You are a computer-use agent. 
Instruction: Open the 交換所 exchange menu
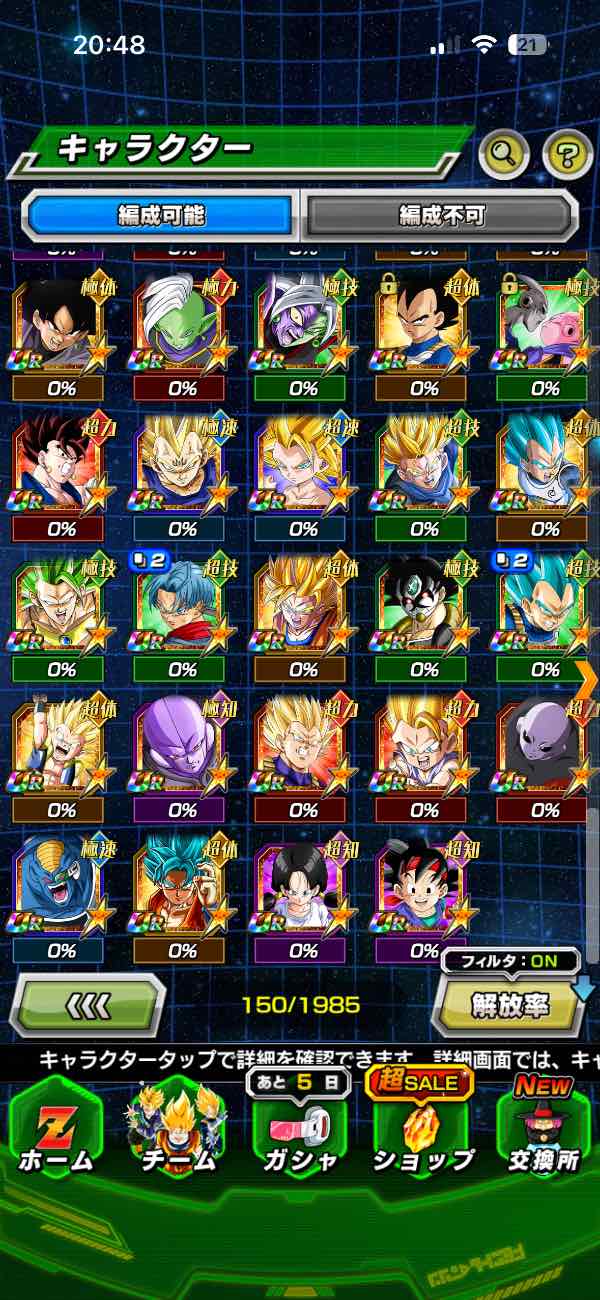544,1130
